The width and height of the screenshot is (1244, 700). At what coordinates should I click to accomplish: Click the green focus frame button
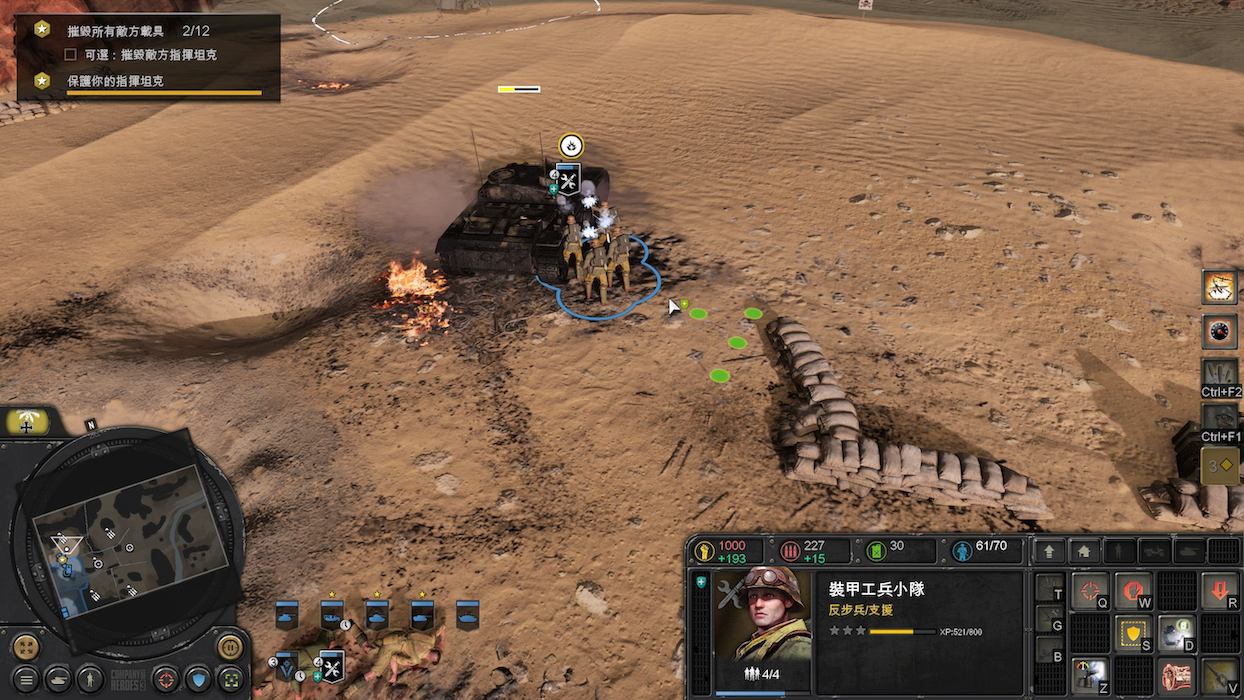point(231,678)
